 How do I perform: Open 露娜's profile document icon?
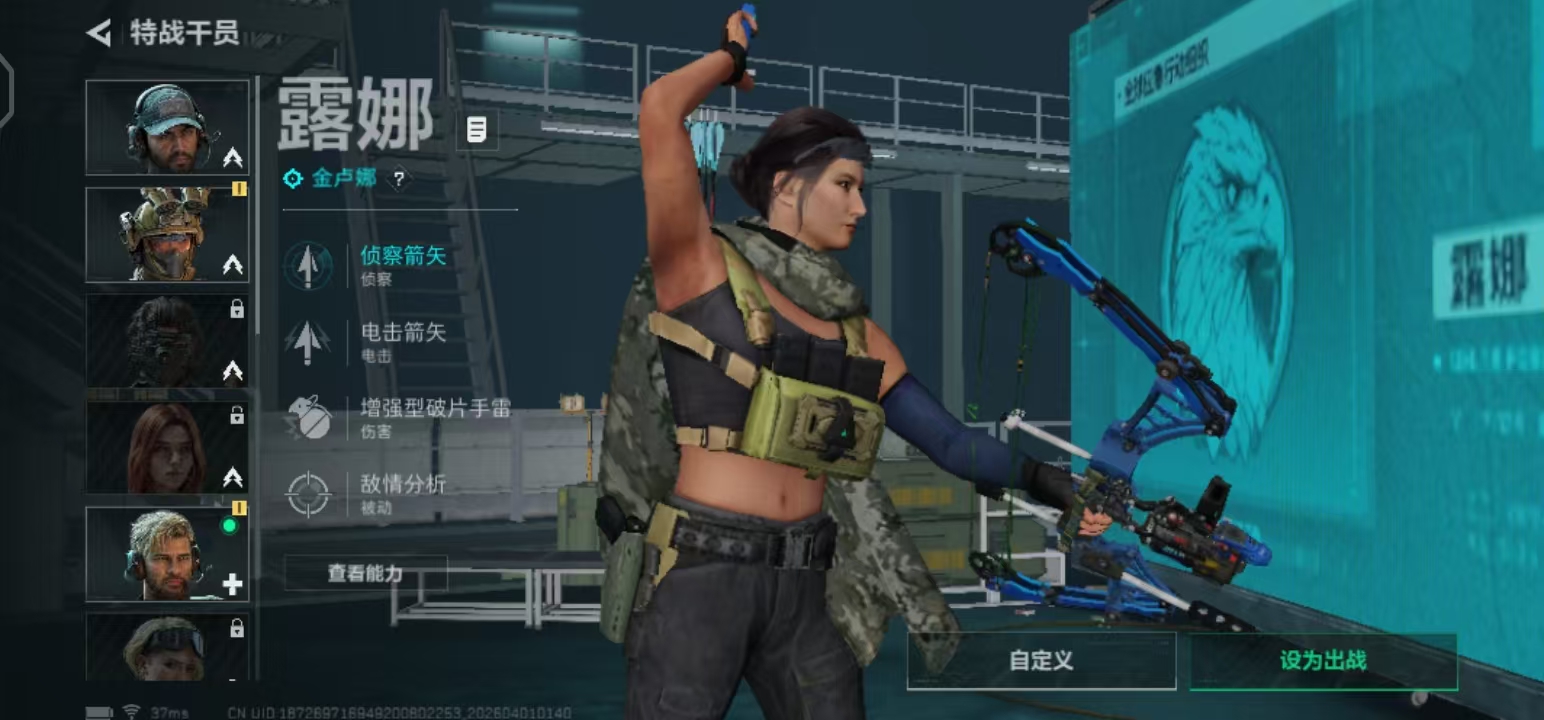[477, 129]
